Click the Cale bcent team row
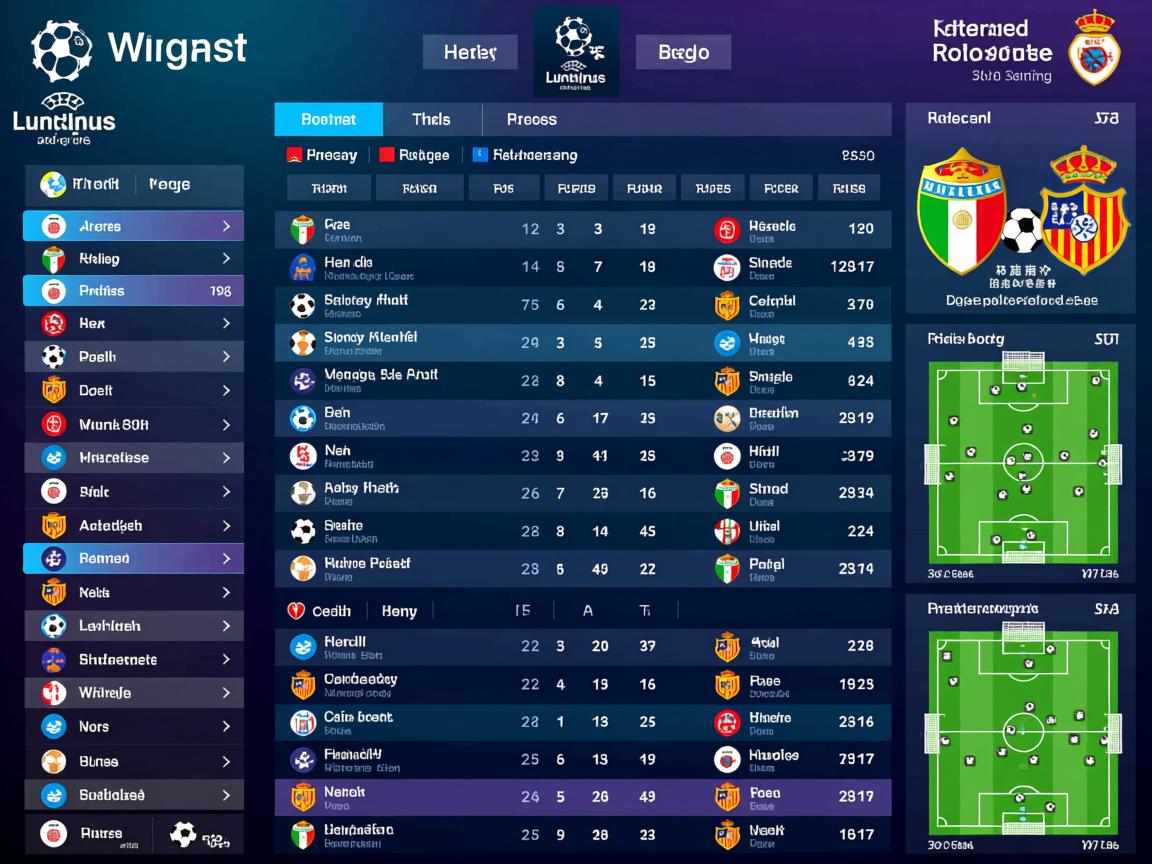The height and width of the screenshot is (864, 1152). tap(582, 722)
